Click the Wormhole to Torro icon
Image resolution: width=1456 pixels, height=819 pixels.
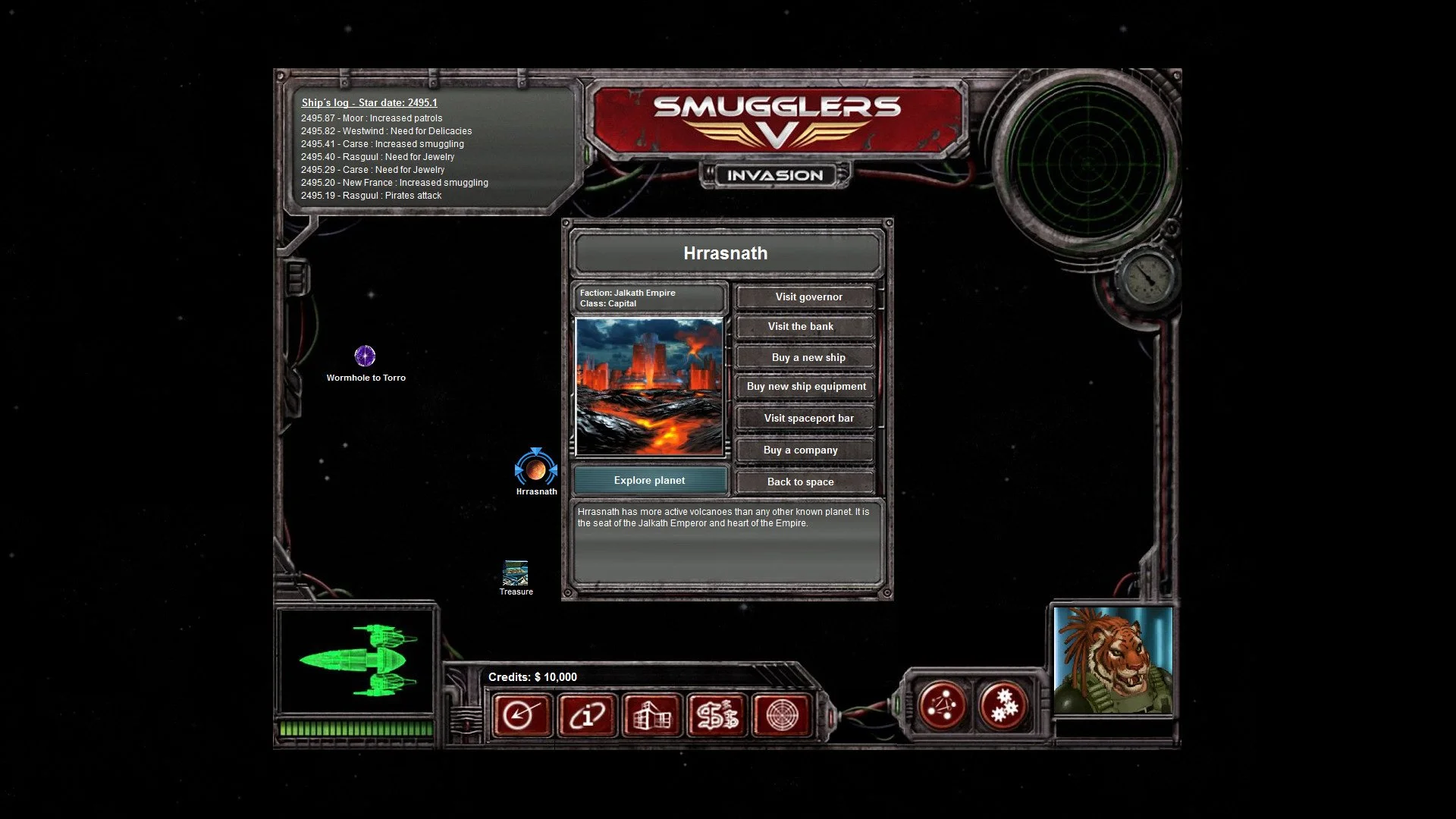366,354
